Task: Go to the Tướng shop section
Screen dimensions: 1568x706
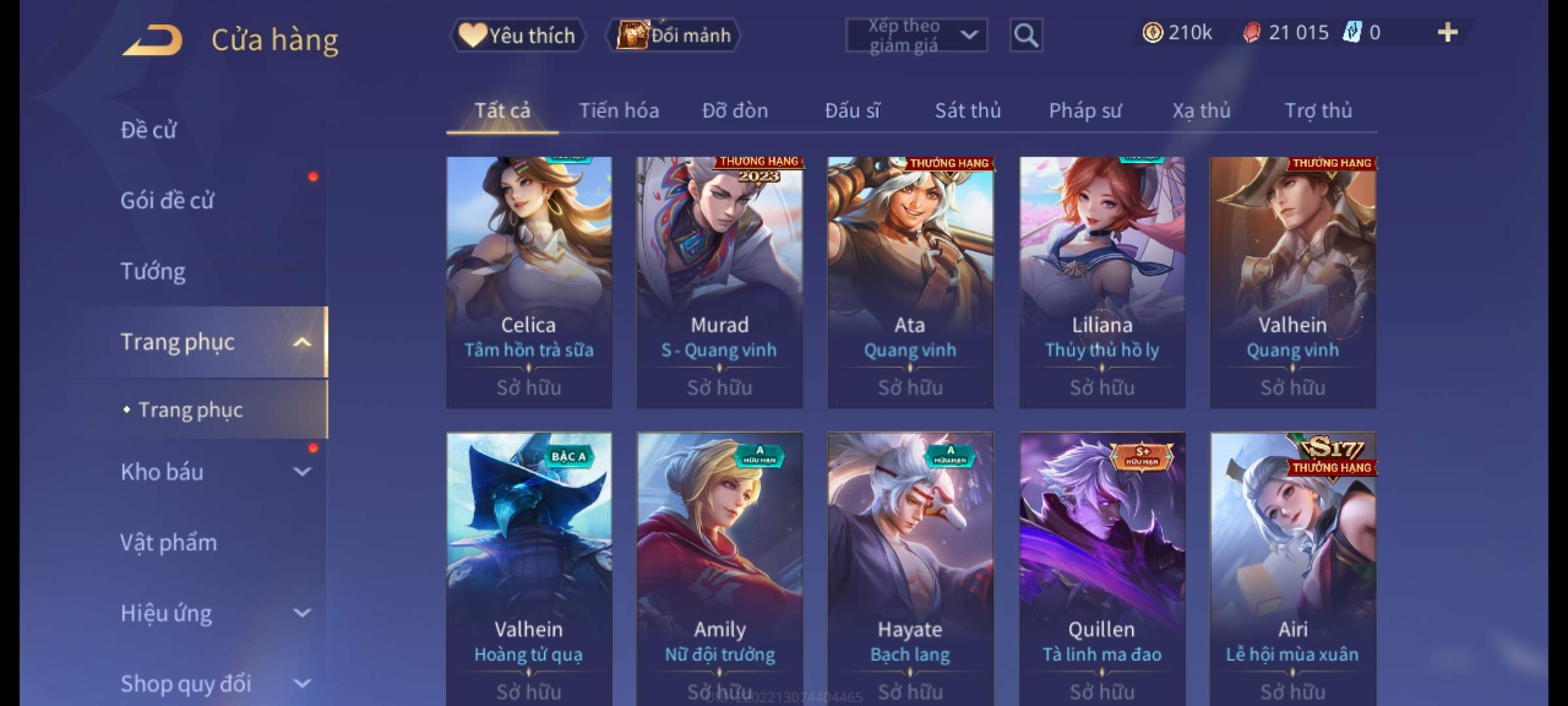Action: [153, 271]
